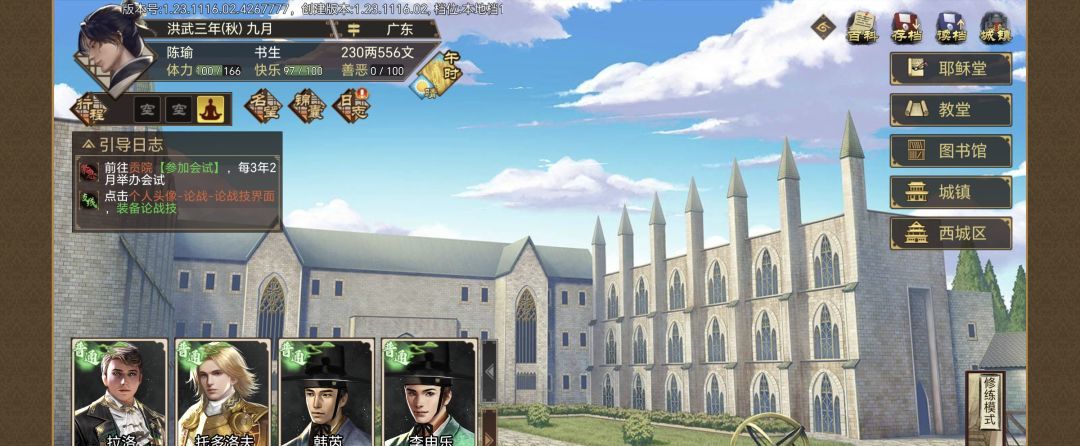
Task: Activate the golden meditation figure slot
Action: [211, 108]
